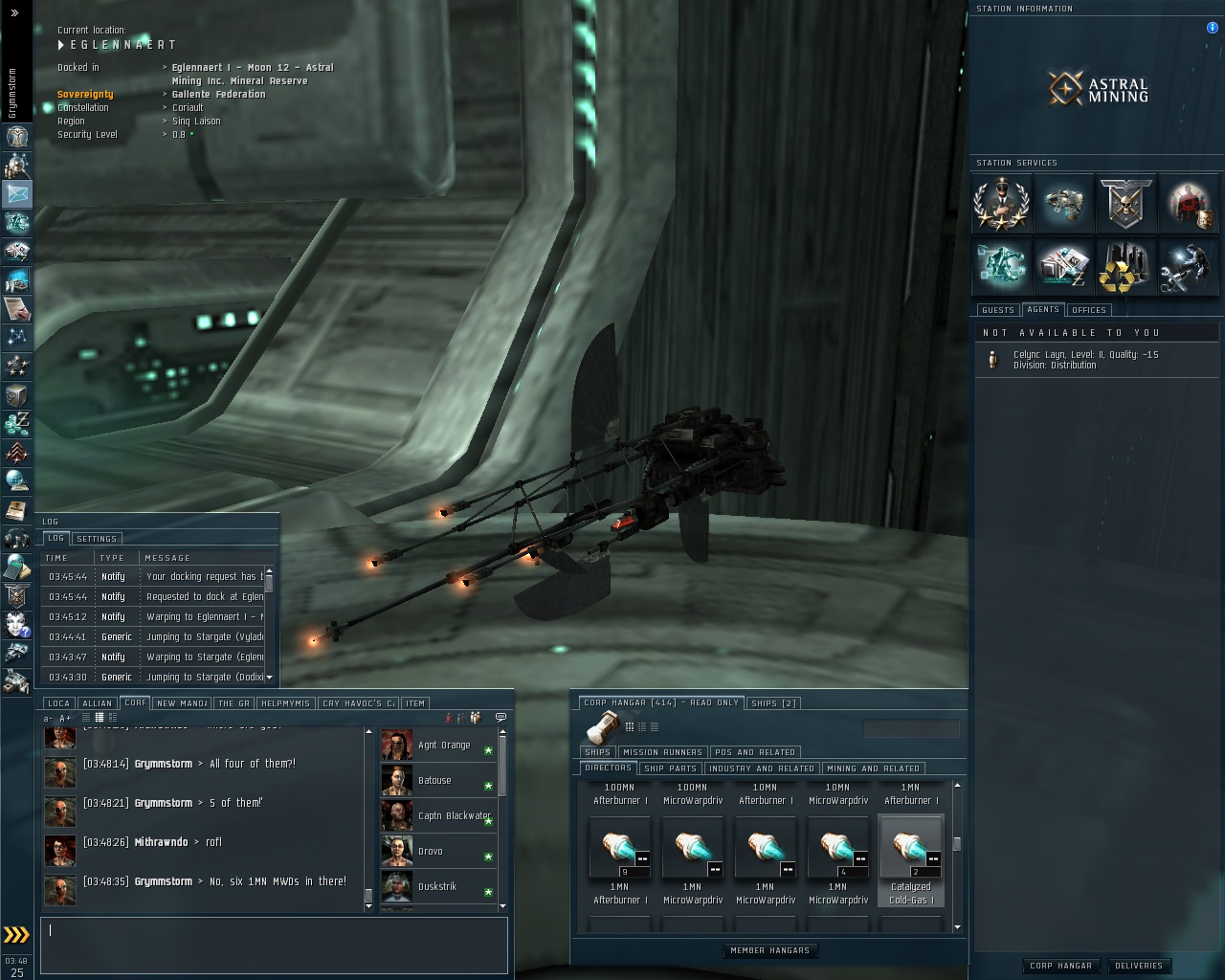This screenshot has width=1225, height=980.
Task: Switch to the Offices tab
Action: tap(1088, 310)
